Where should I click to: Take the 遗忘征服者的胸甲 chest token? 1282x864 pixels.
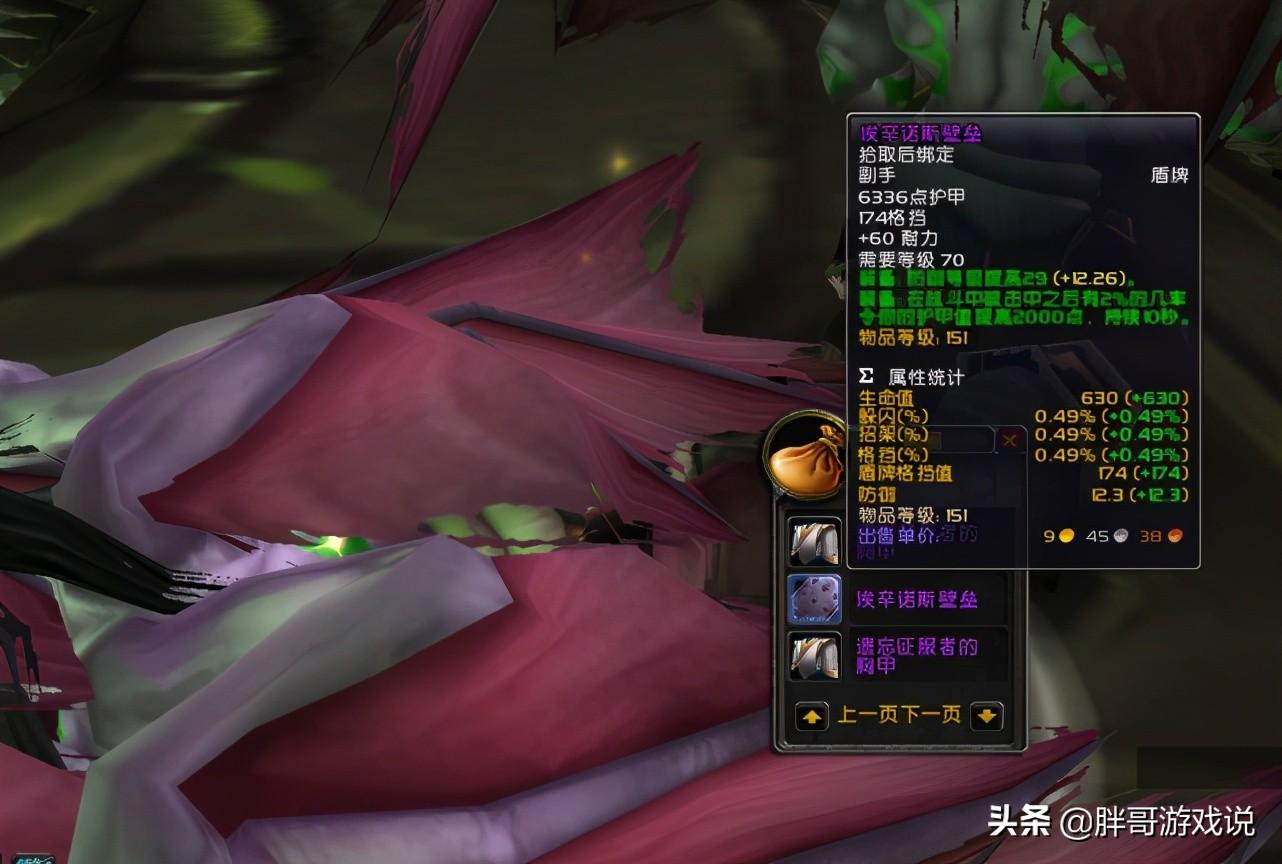tap(815, 656)
